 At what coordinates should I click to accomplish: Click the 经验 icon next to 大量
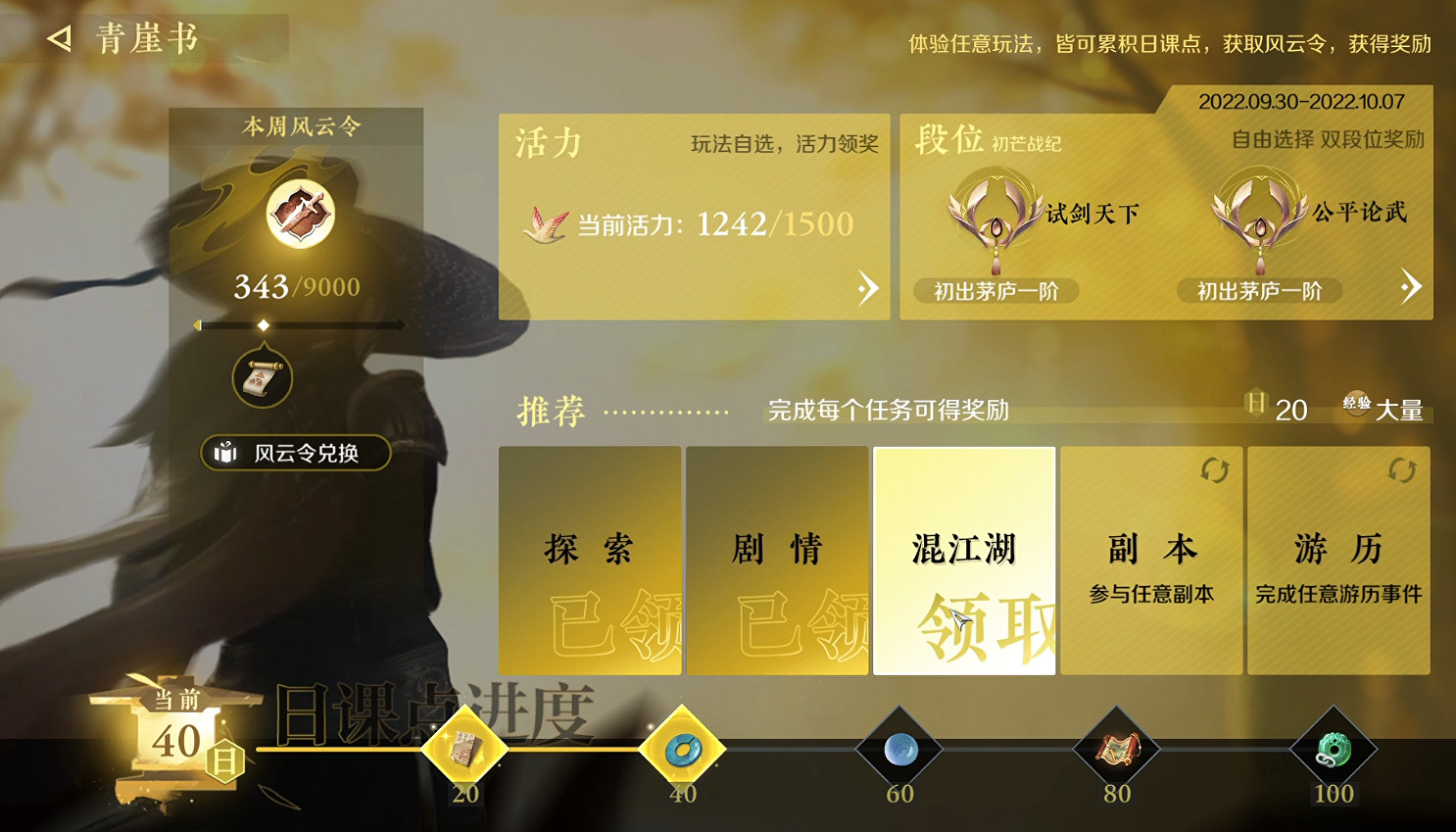pyautogui.click(x=1357, y=406)
